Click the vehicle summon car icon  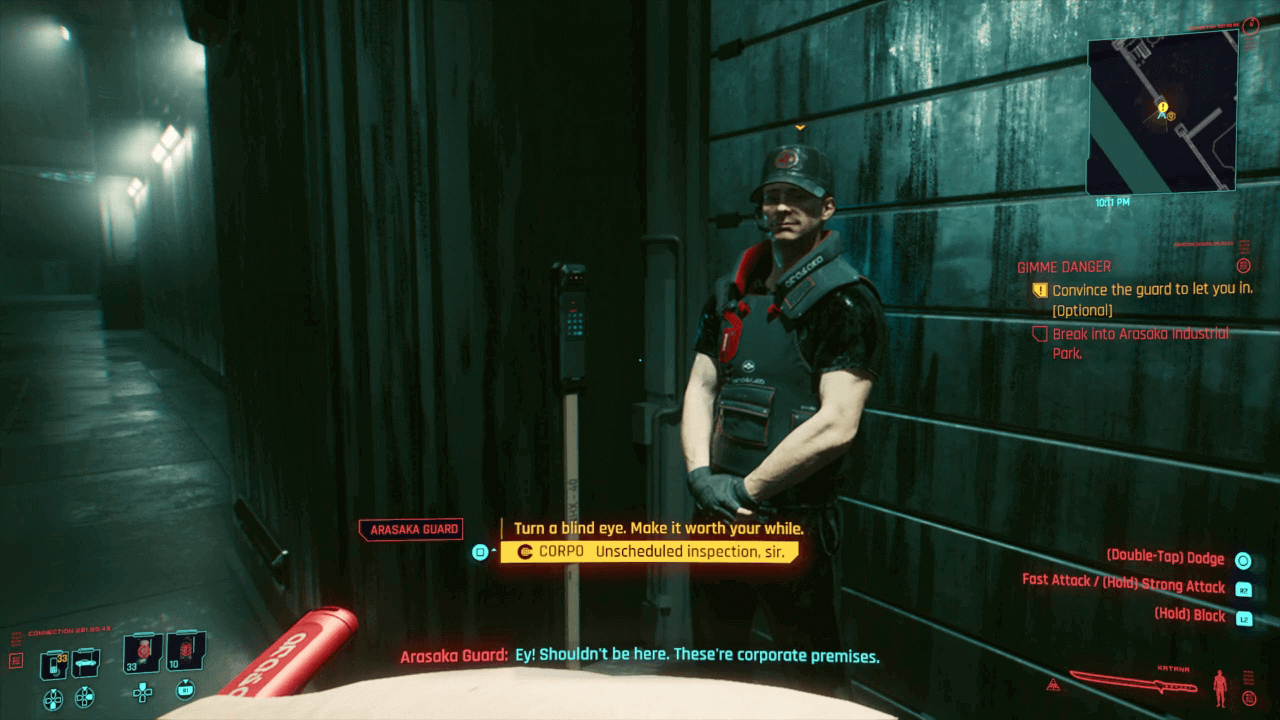[x=86, y=663]
